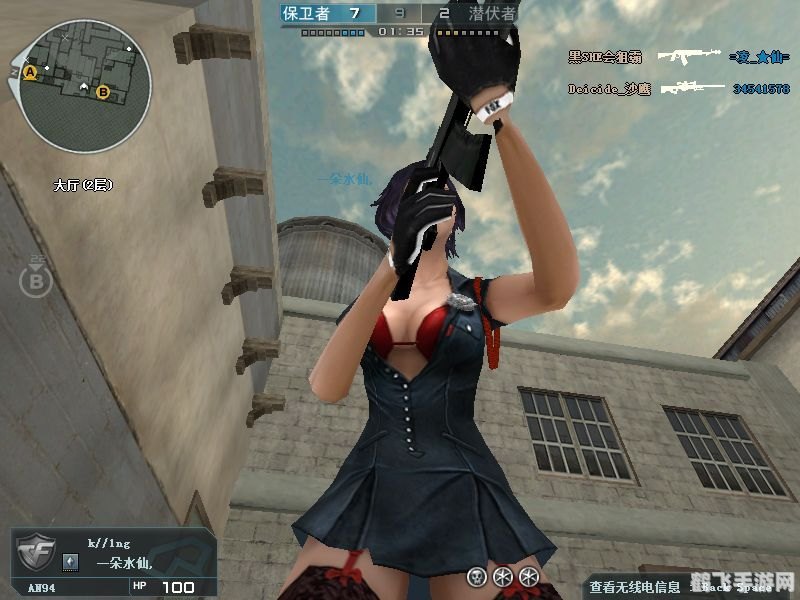Select bomb site B marker on minimap

(103, 92)
